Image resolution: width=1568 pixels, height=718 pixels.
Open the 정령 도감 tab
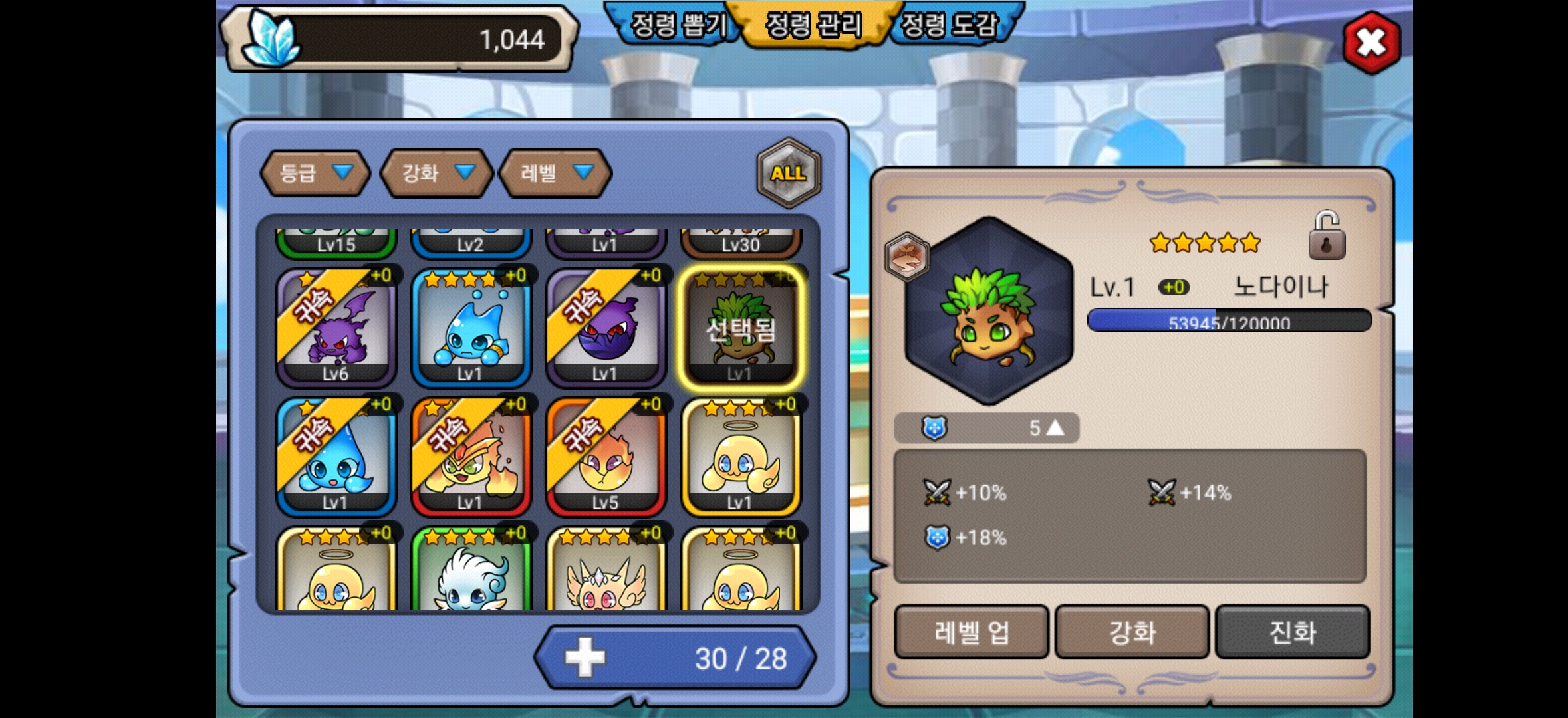[949, 25]
